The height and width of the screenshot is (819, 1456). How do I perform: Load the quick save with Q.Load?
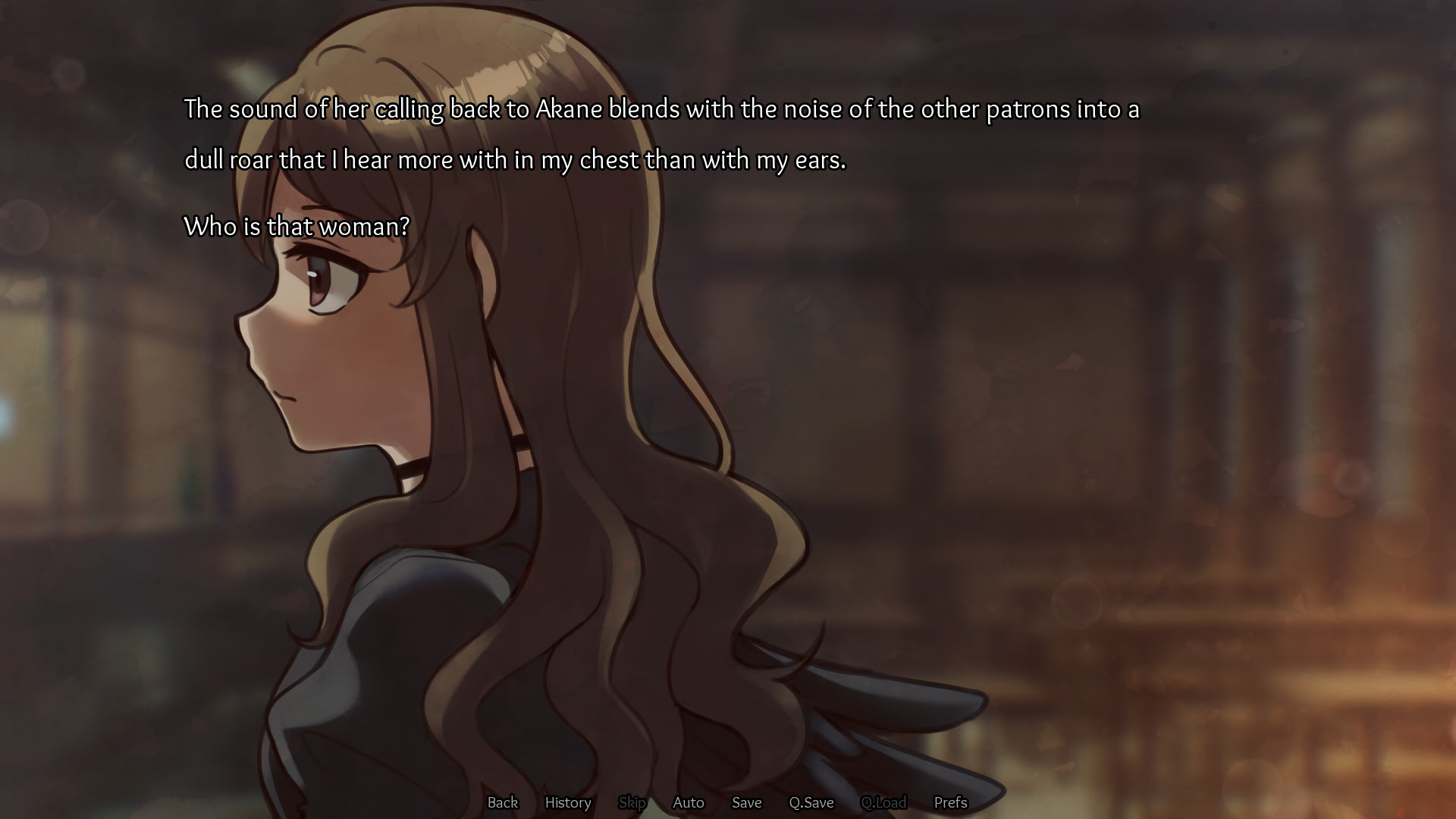[x=883, y=802]
